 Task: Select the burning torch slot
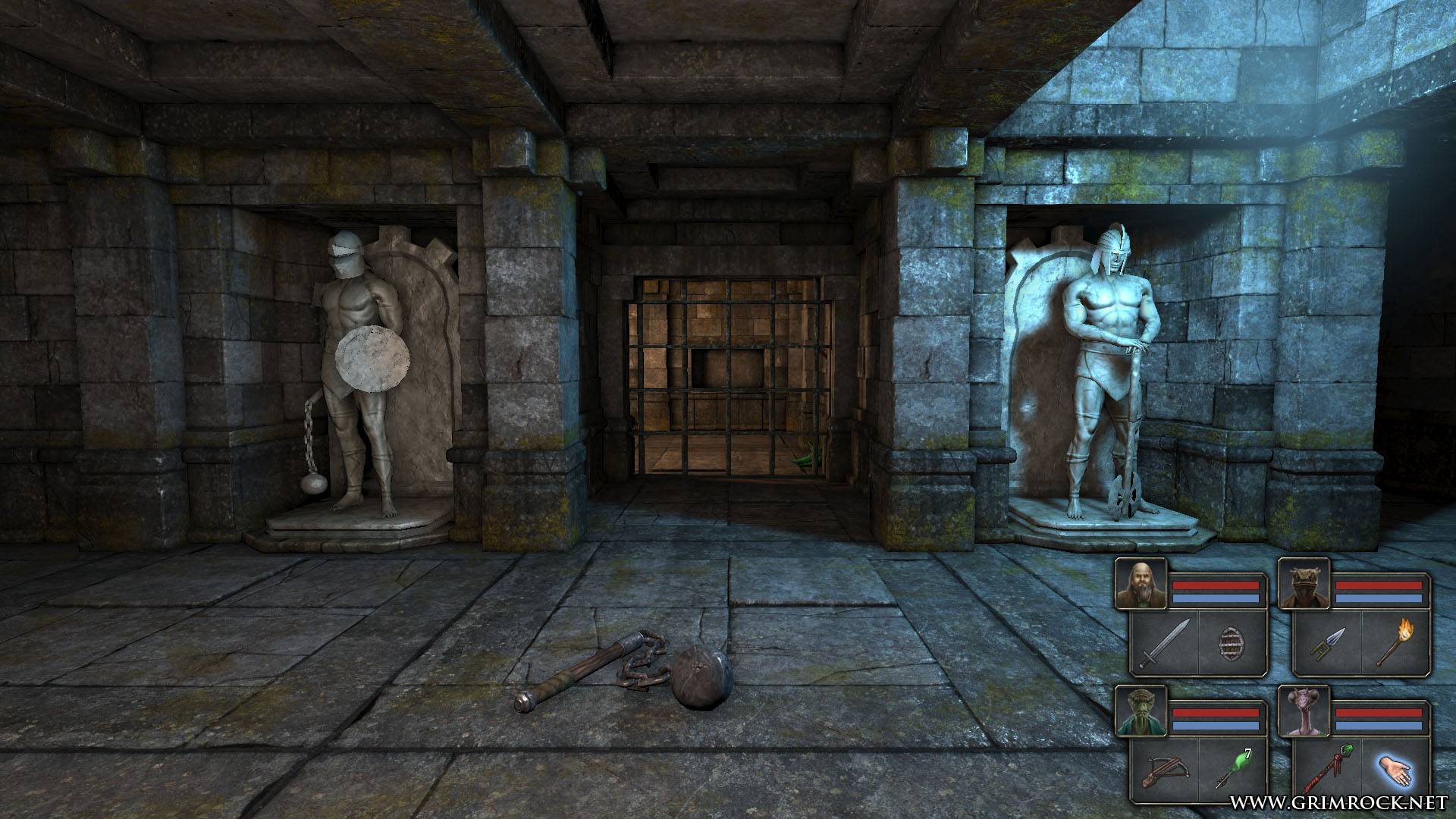[x=1395, y=645]
